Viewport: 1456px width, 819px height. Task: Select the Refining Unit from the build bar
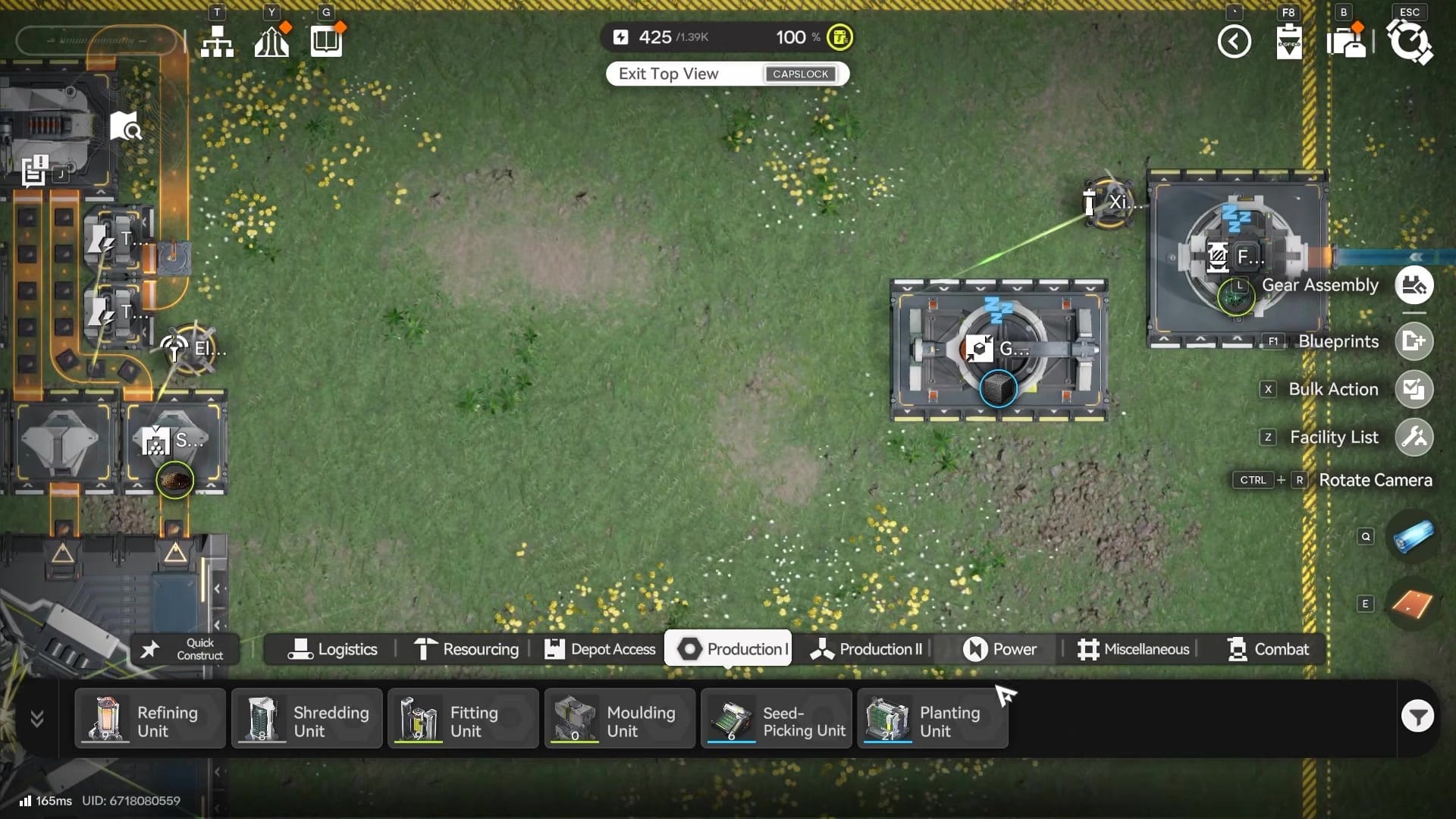(149, 718)
